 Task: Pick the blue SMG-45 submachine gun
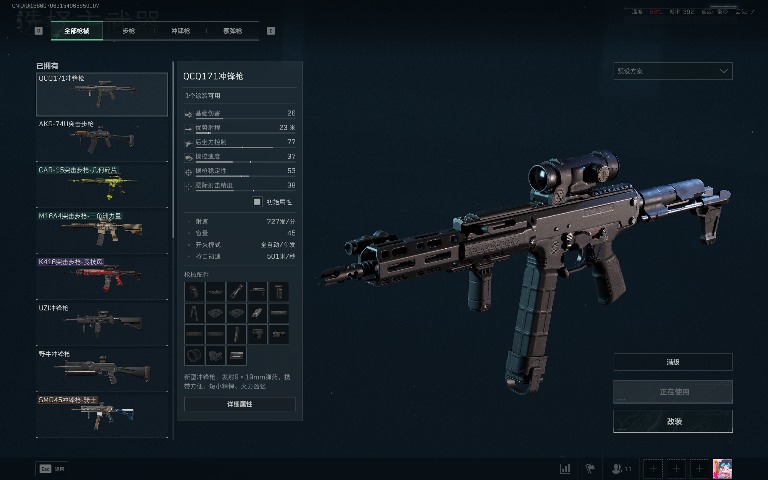102,414
